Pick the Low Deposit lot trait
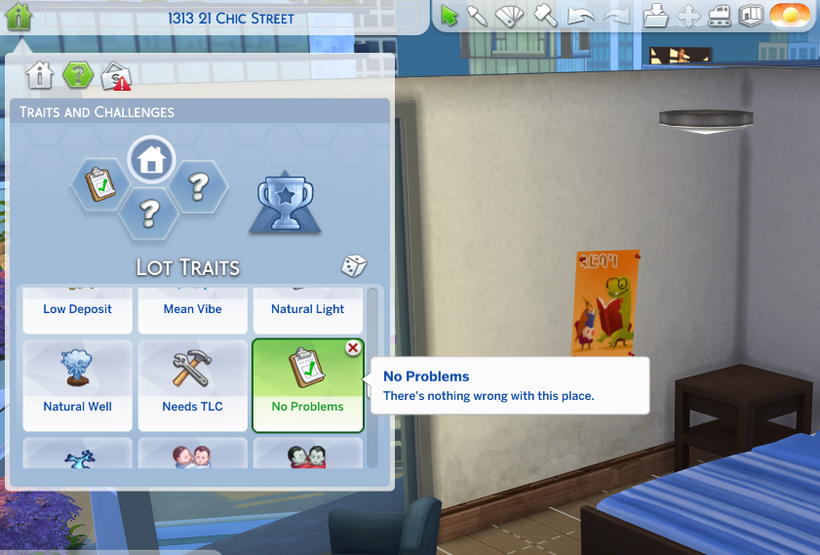The width and height of the screenshot is (820, 555). click(x=77, y=309)
